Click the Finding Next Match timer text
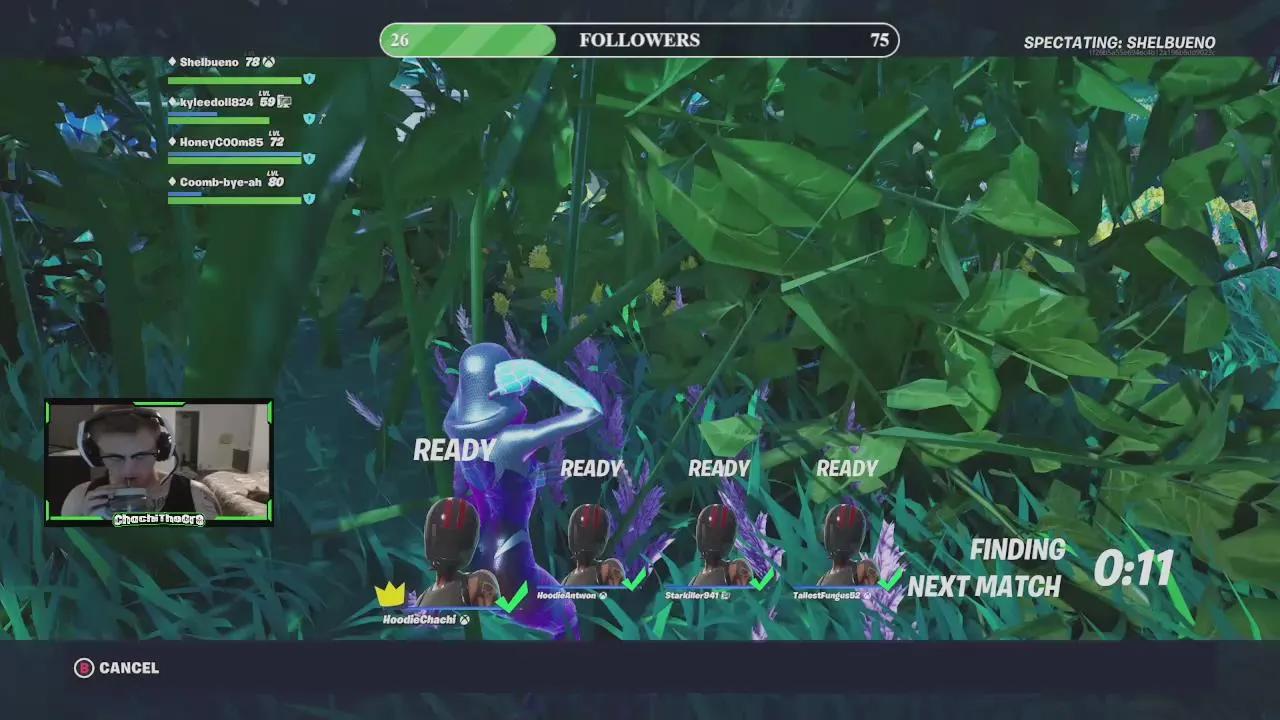Screen dimensions: 1280x720 [x=1018, y=568]
